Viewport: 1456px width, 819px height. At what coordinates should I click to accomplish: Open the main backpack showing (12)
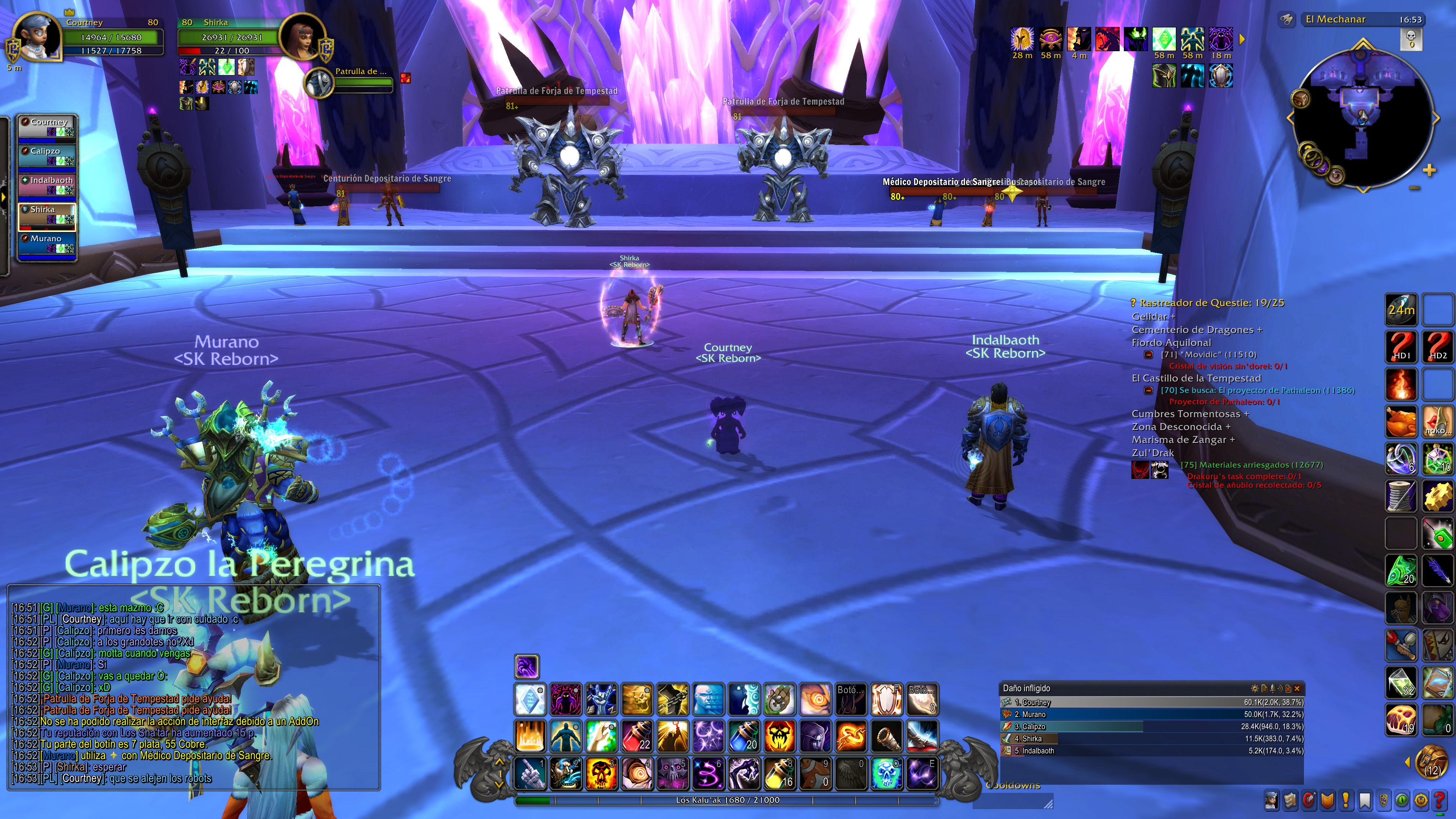pos(1432,762)
